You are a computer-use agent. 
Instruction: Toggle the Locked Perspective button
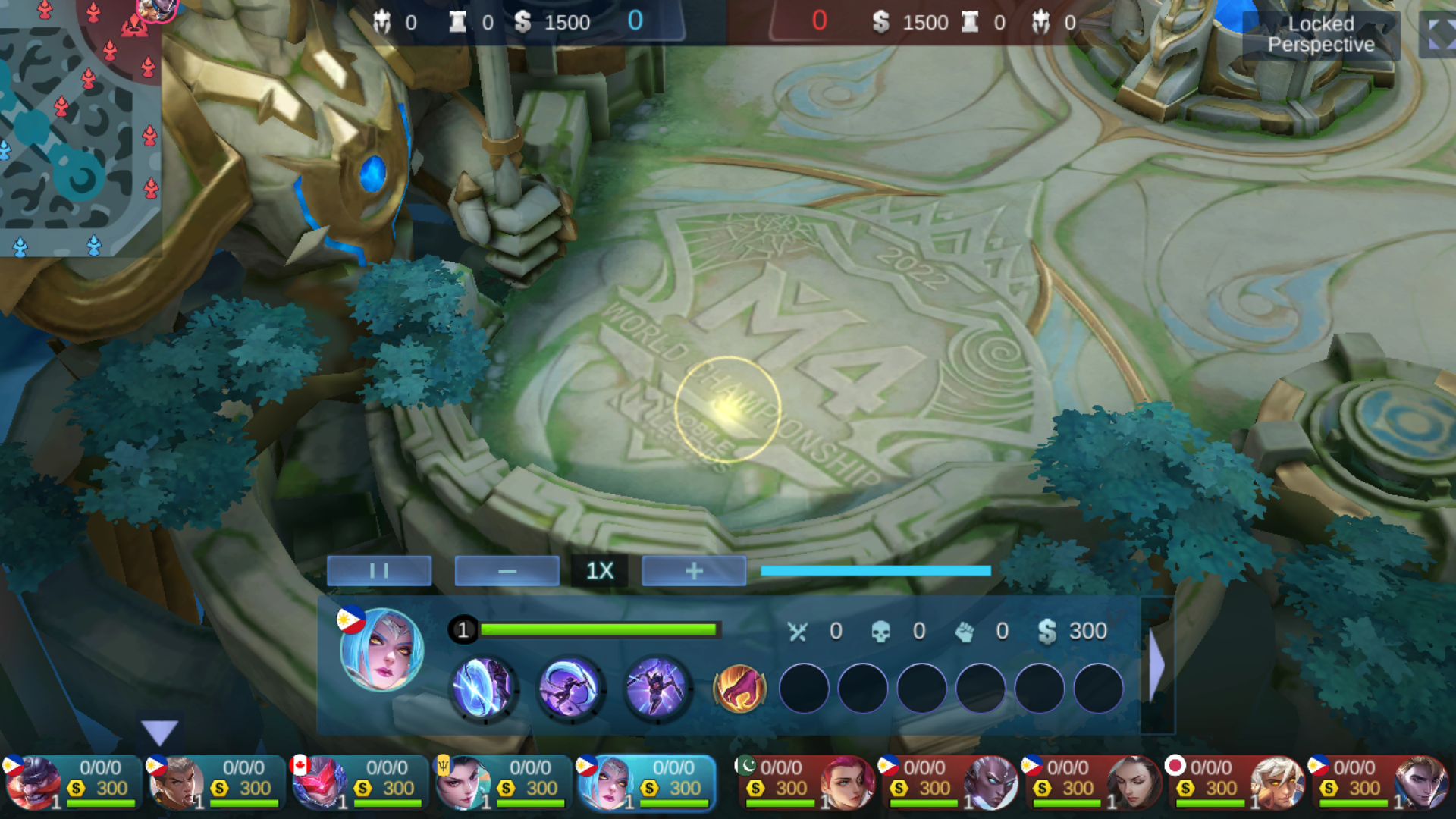[1321, 34]
